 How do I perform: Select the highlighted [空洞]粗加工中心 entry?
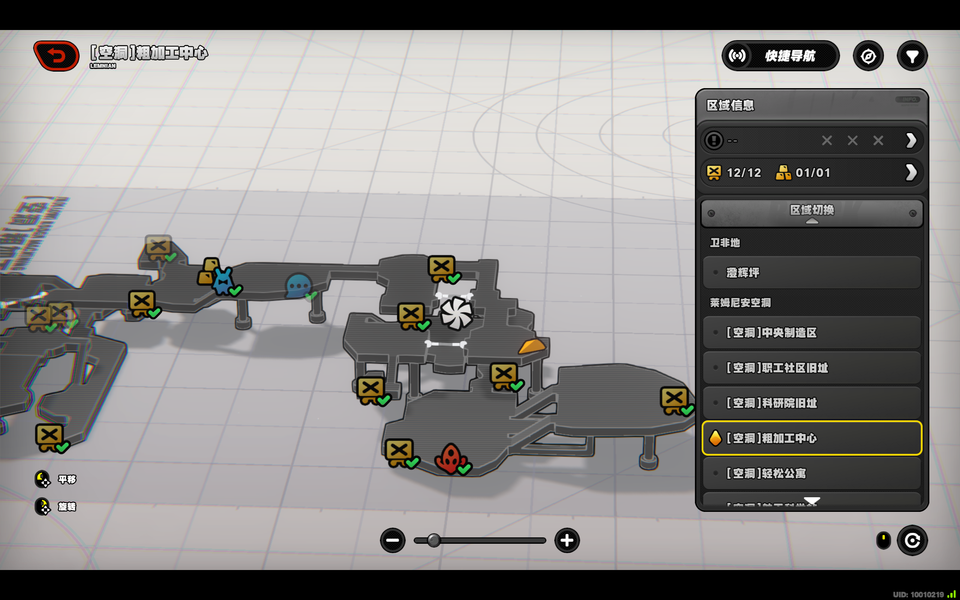tap(811, 438)
